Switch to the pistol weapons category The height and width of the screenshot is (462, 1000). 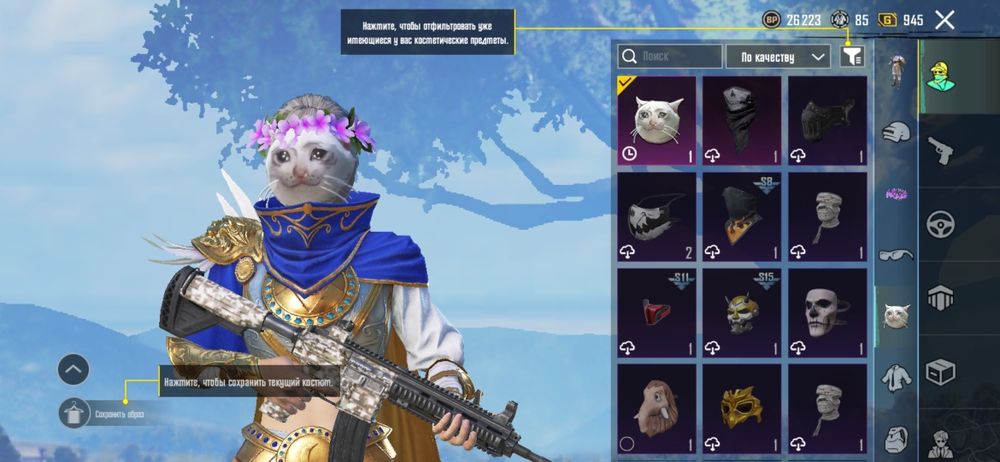[941, 152]
